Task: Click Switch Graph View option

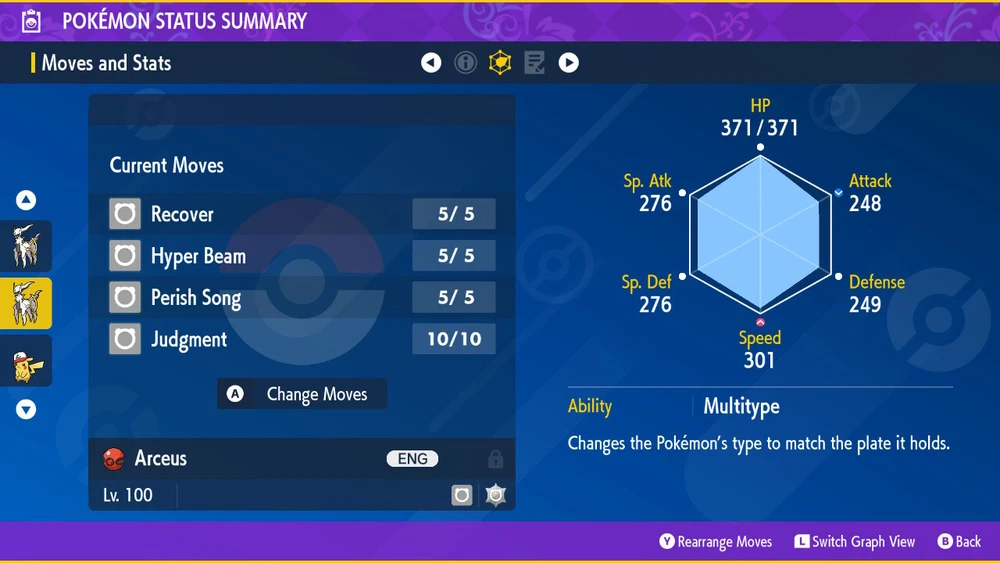Action: click(x=855, y=541)
